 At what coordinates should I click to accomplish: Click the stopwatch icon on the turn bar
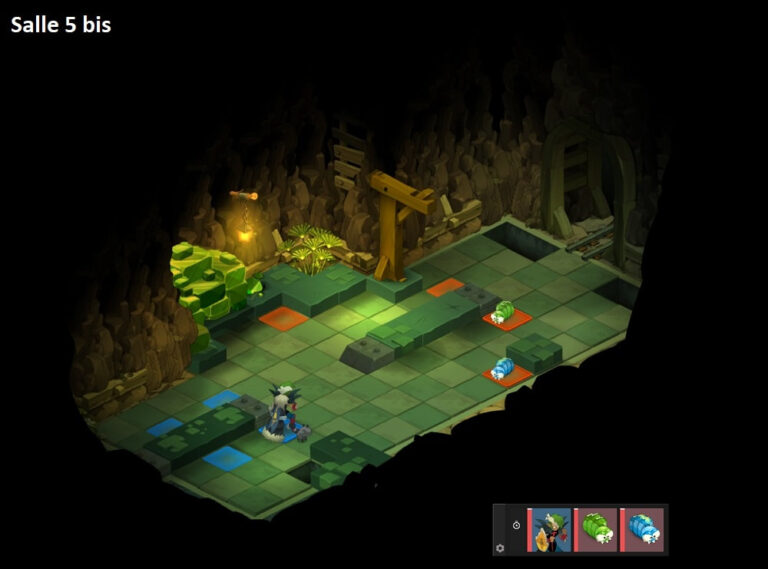pyautogui.click(x=516, y=524)
